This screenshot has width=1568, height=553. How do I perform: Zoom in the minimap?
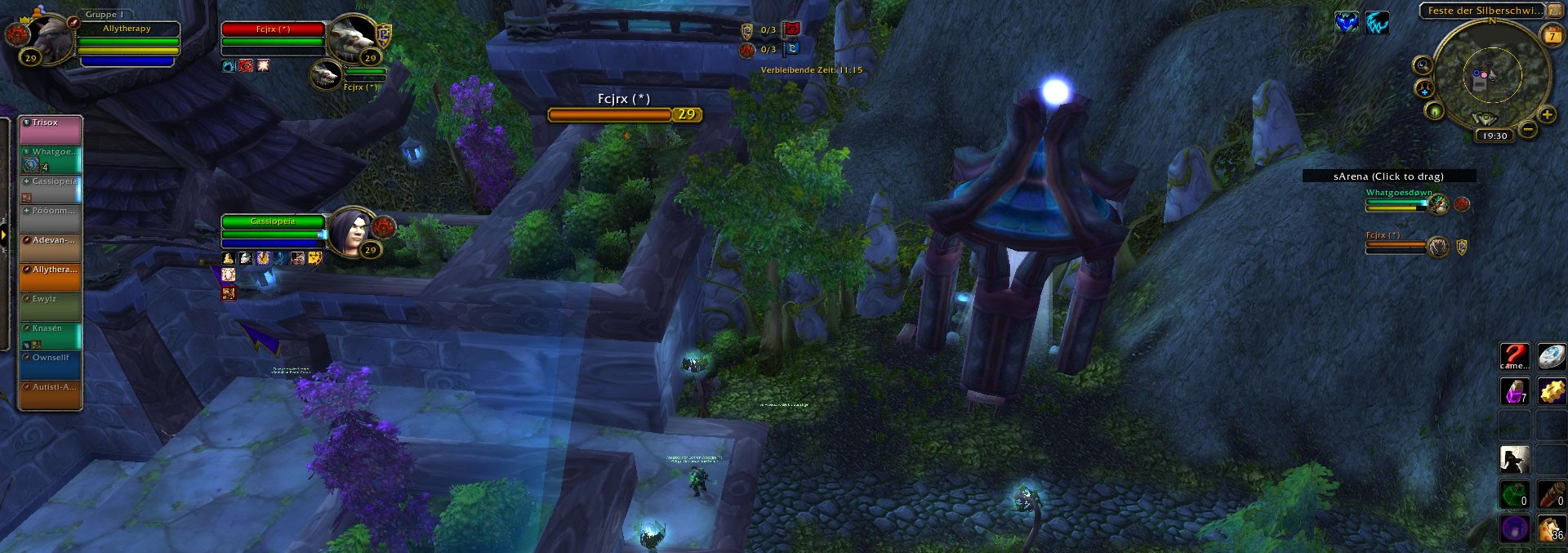(x=1546, y=115)
